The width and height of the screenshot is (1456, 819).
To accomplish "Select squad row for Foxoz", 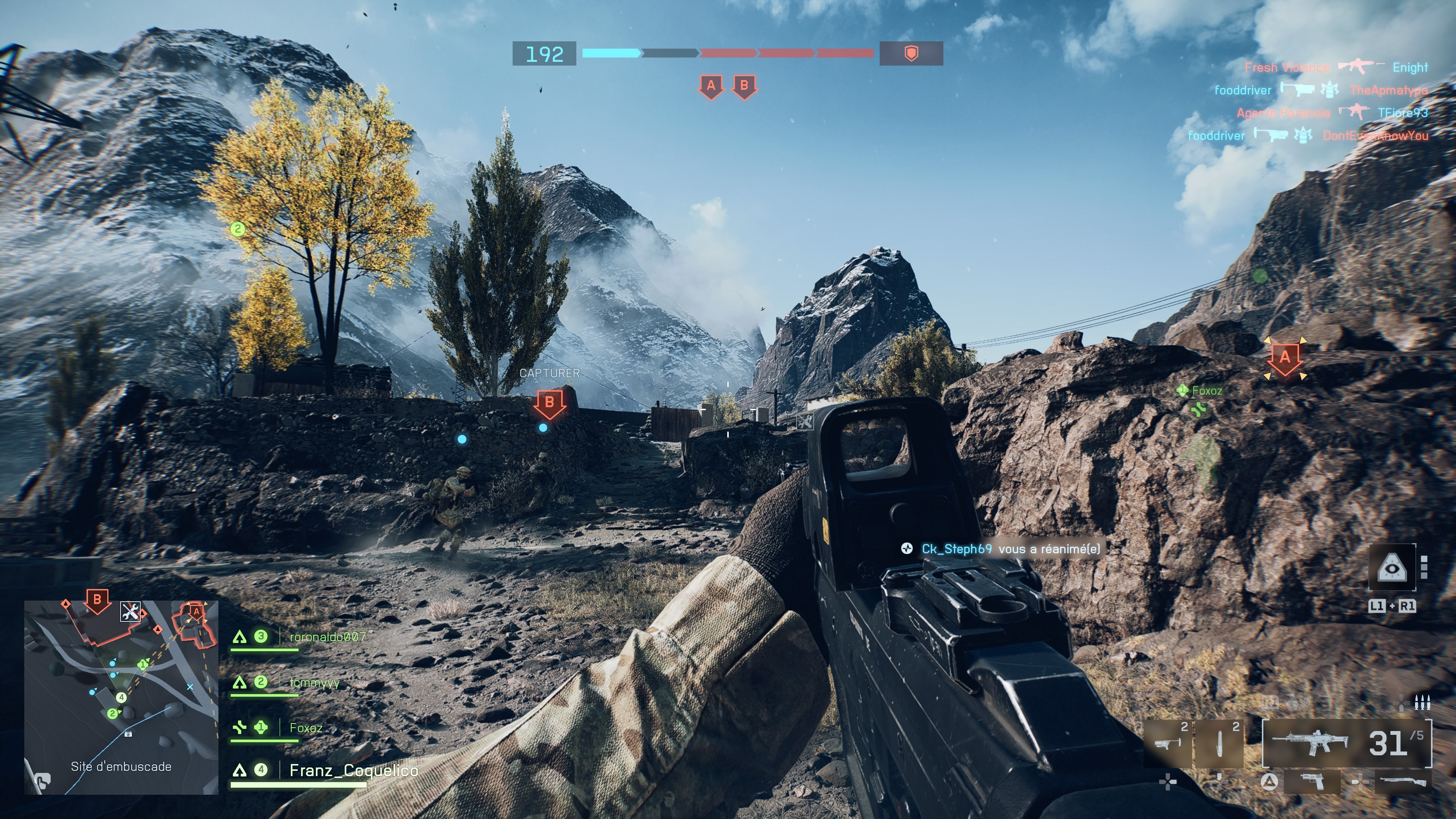I will 306,728.
